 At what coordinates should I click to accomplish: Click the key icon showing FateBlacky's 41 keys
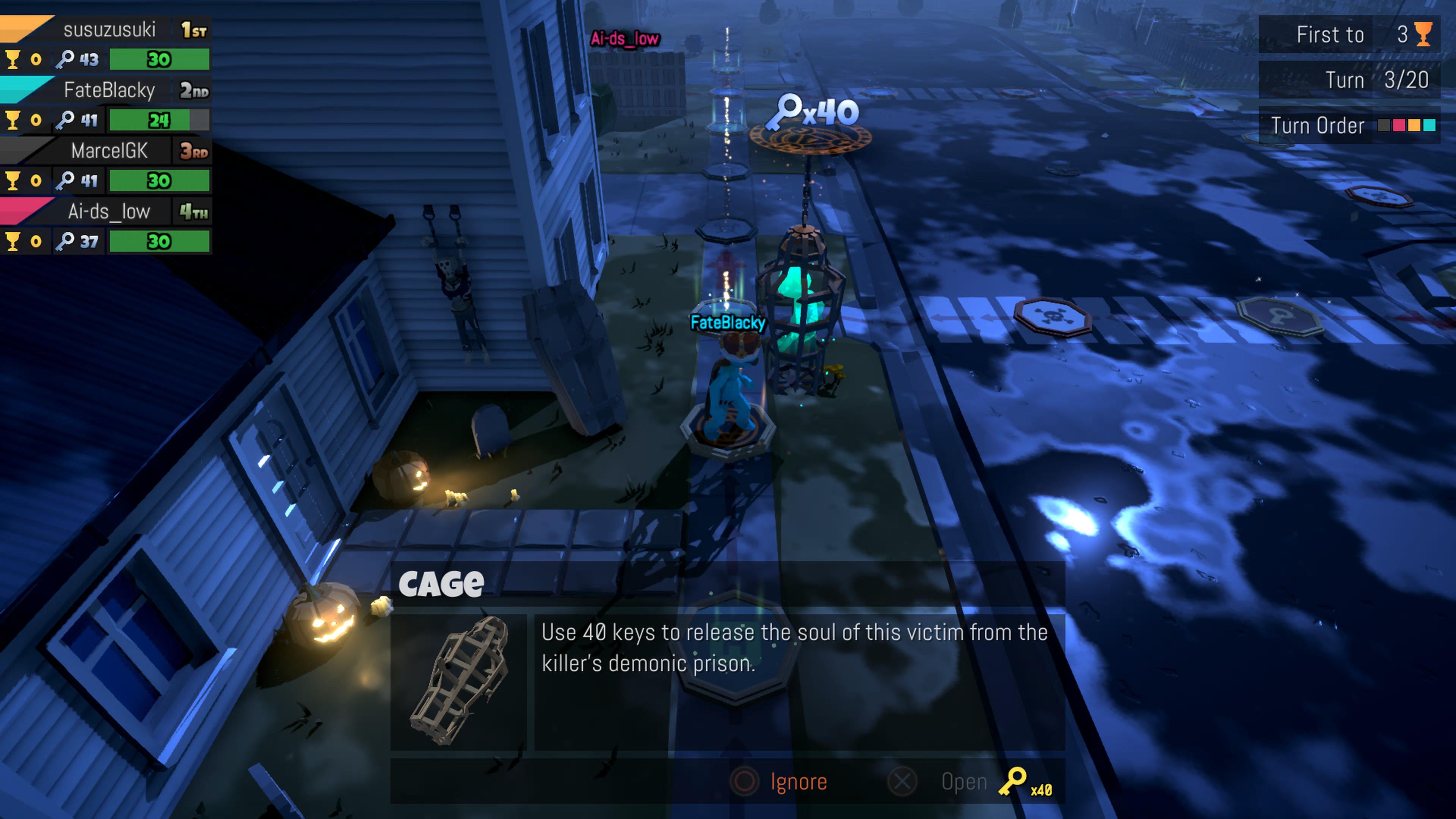click(x=68, y=121)
